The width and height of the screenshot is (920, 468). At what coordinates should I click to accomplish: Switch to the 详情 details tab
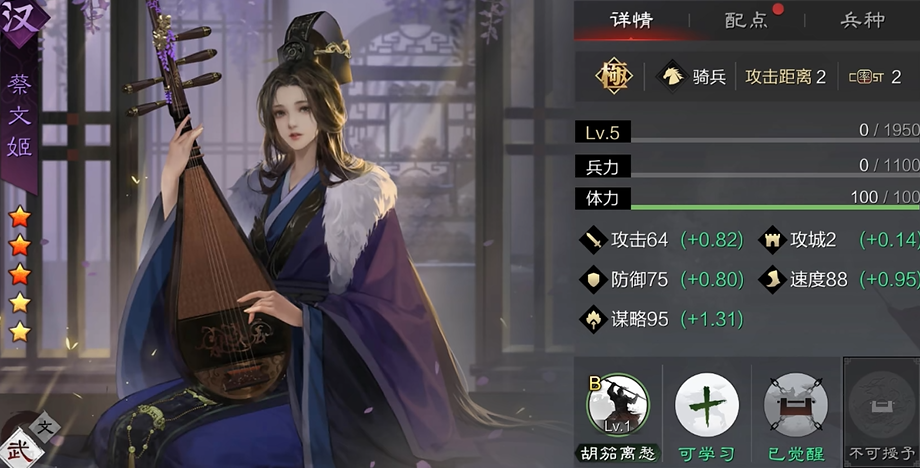click(x=631, y=21)
